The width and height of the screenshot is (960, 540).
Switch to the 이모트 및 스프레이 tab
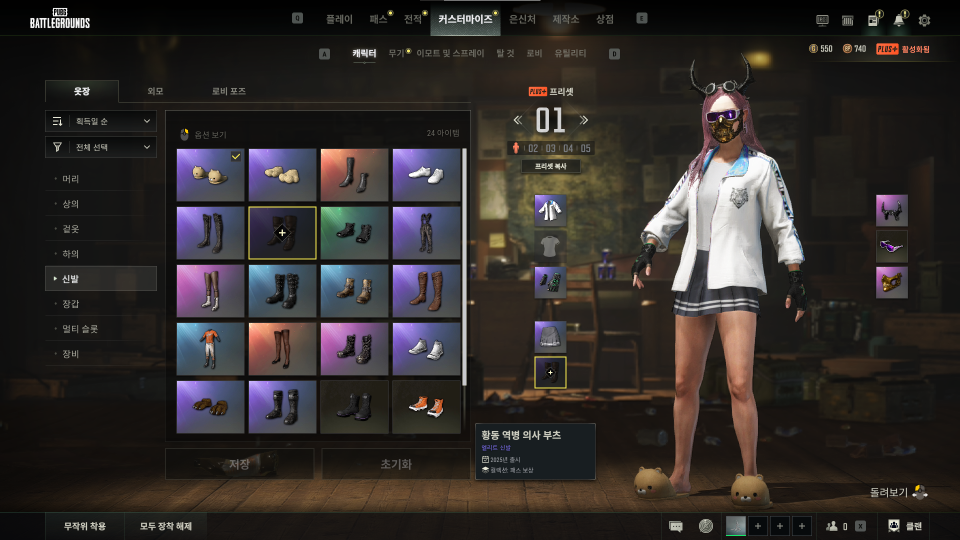click(x=450, y=53)
